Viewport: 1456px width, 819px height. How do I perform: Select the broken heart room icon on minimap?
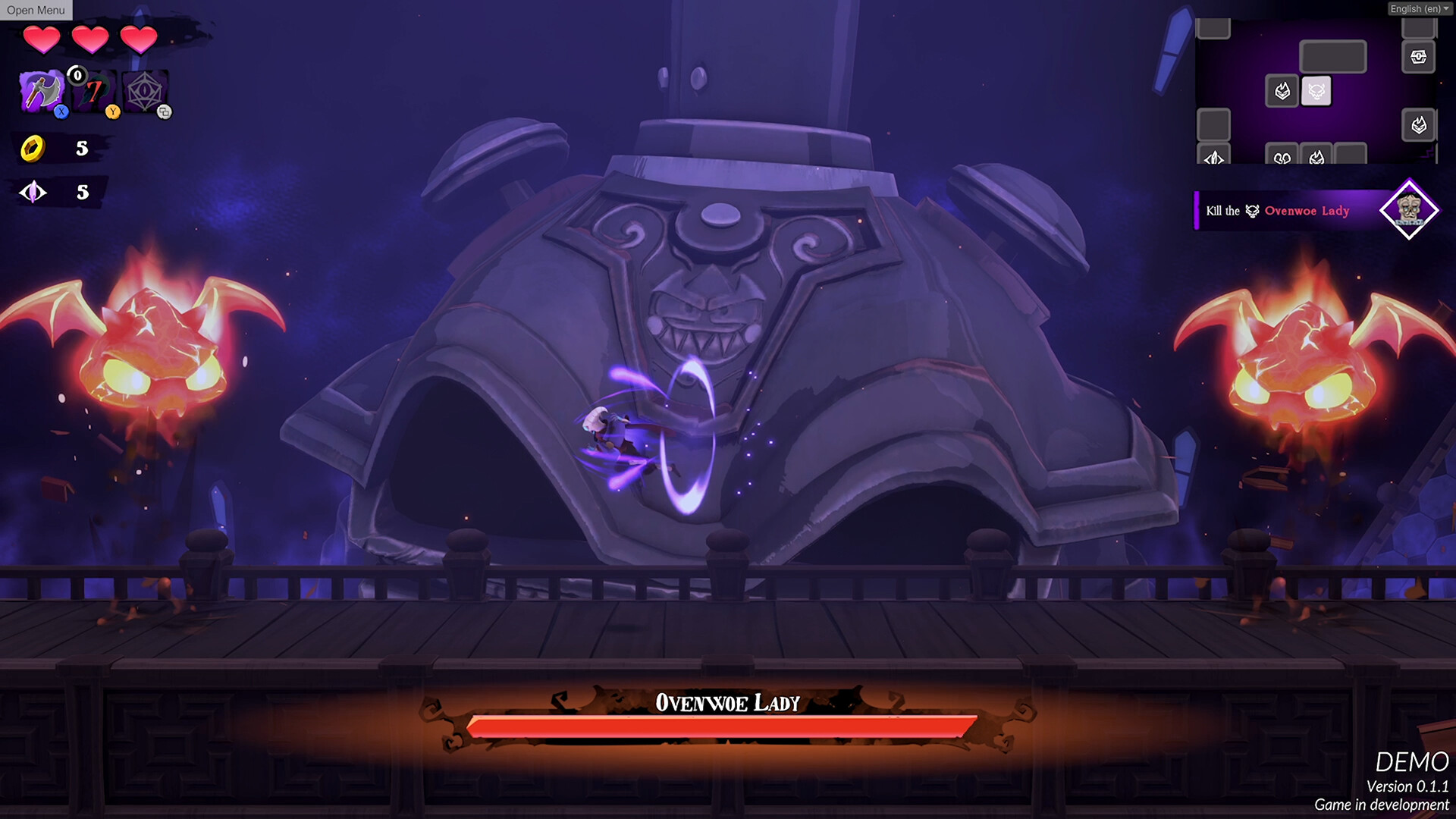pos(1282,157)
